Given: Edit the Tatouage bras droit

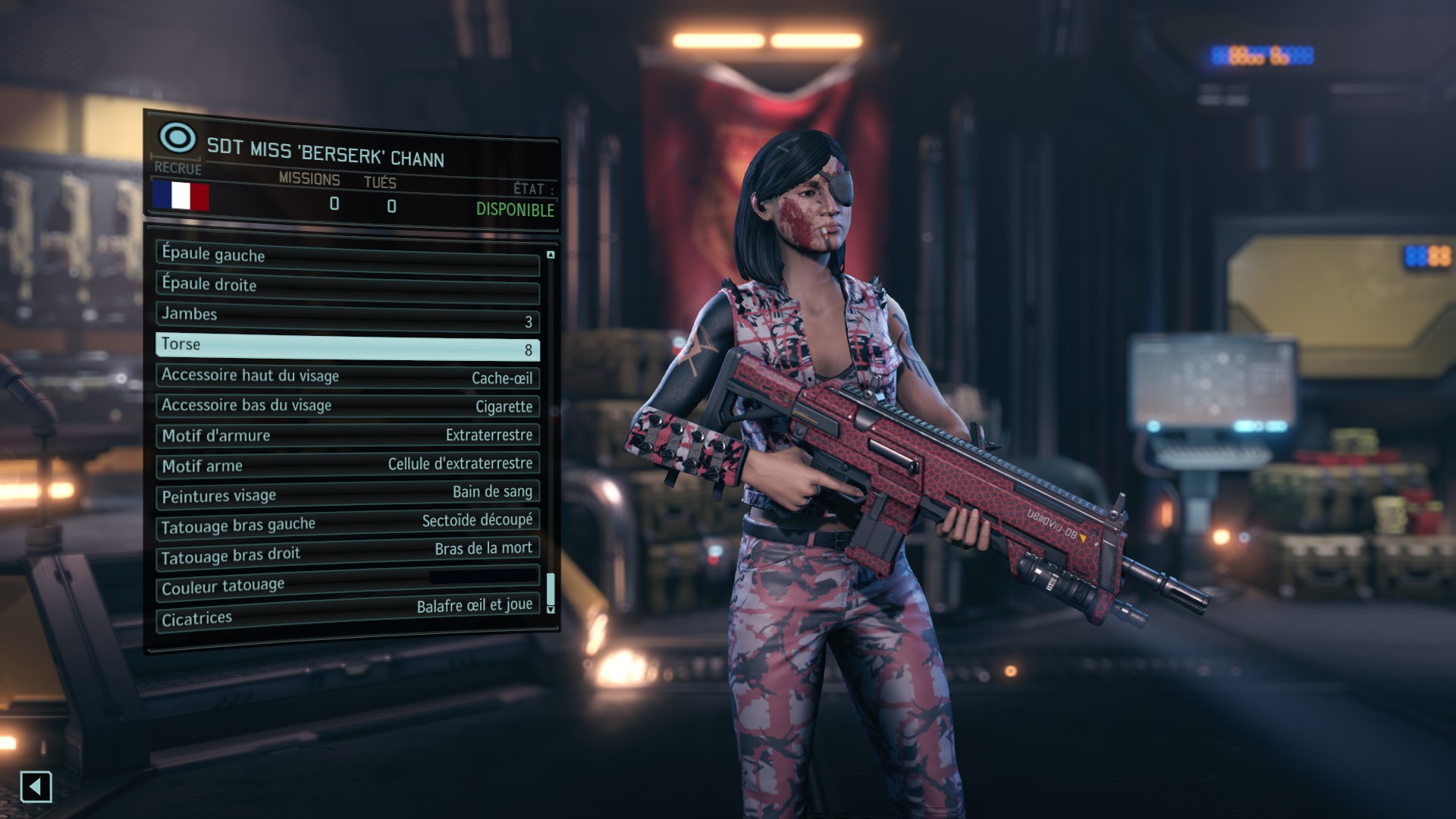Looking at the screenshot, I should [x=347, y=553].
